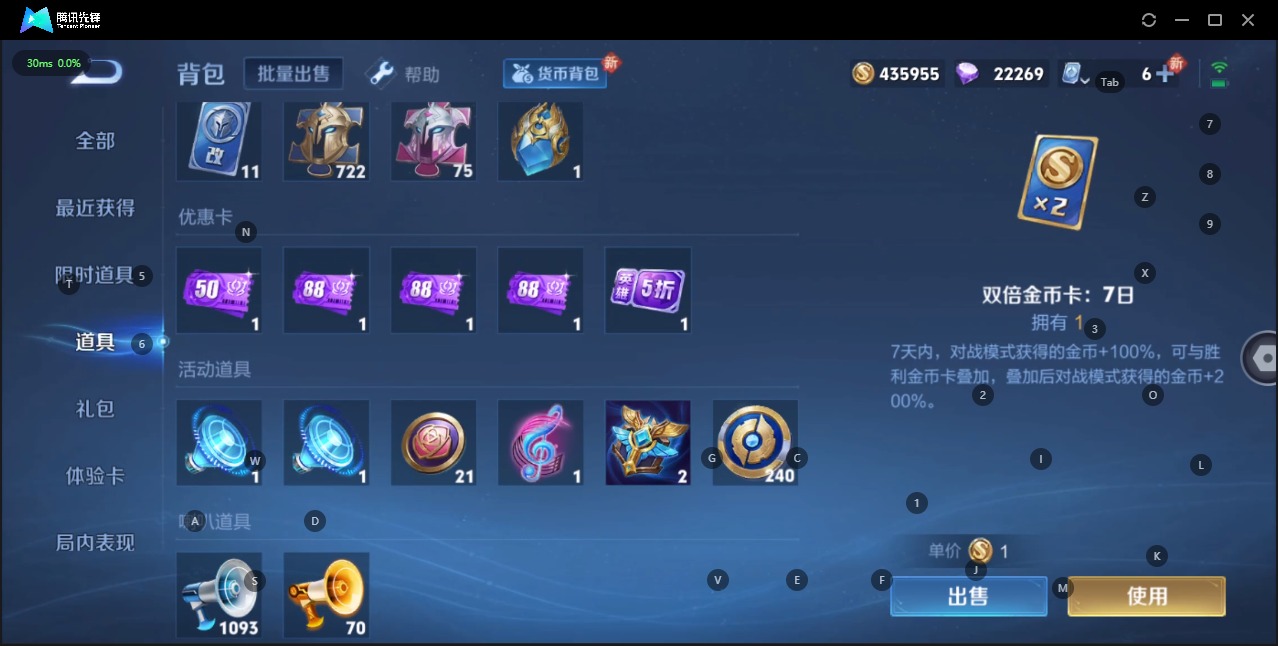Sell the item with the 出售 button

(x=967, y=596)
